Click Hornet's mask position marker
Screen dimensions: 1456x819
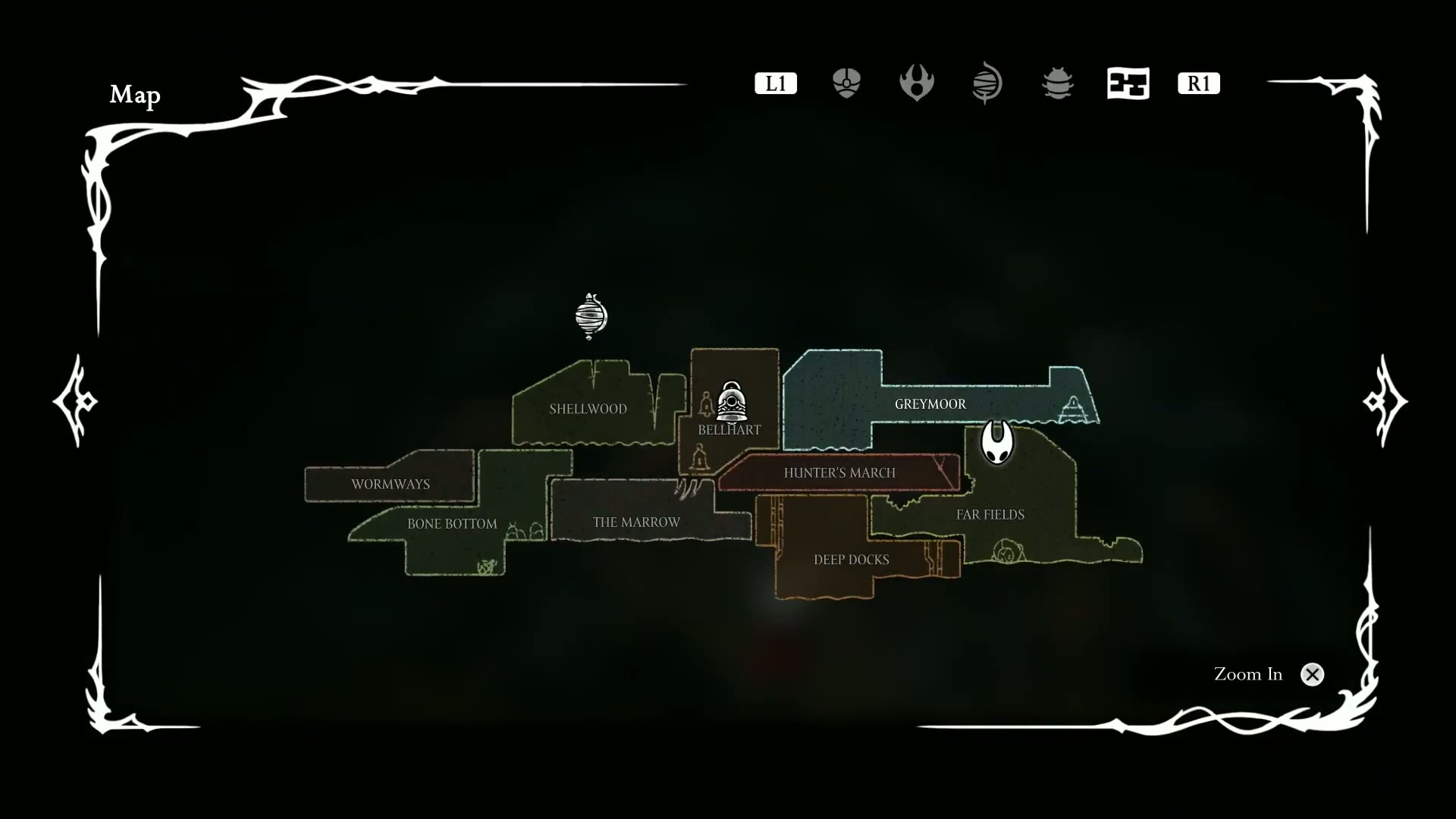coord(996,441)
